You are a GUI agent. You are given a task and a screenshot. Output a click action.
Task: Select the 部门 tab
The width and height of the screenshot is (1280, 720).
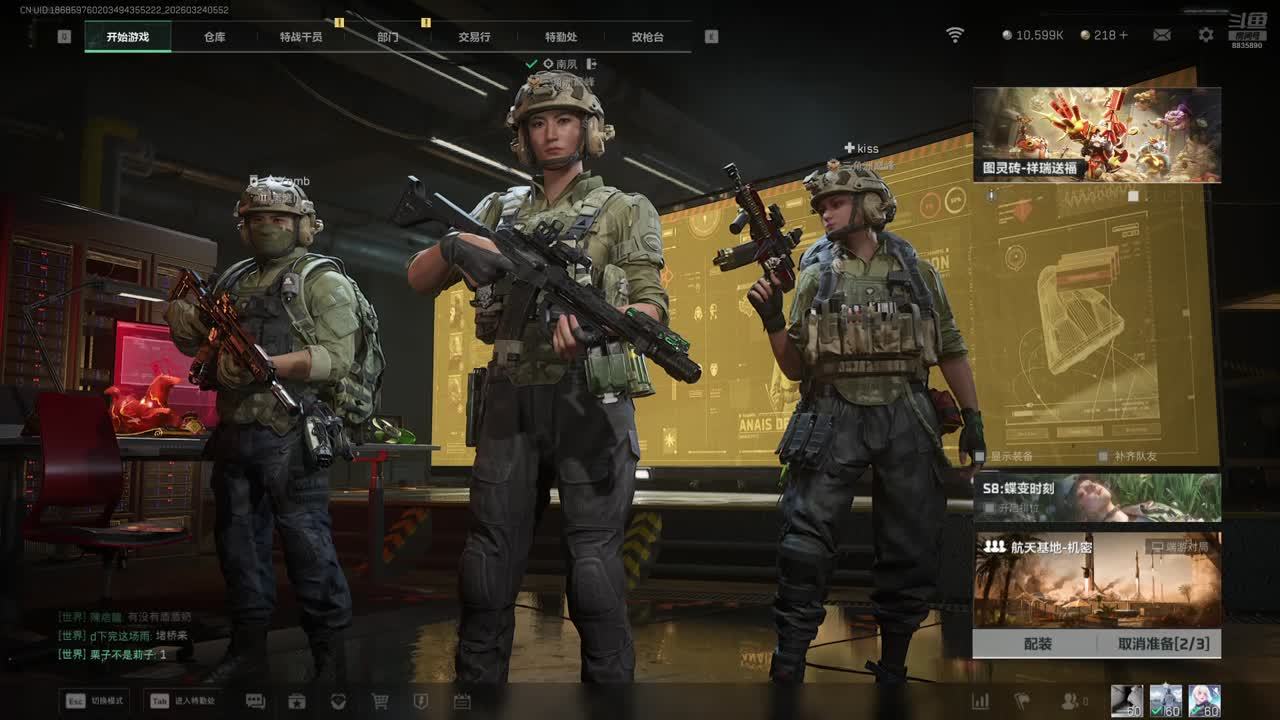click(x=388, y=37)
